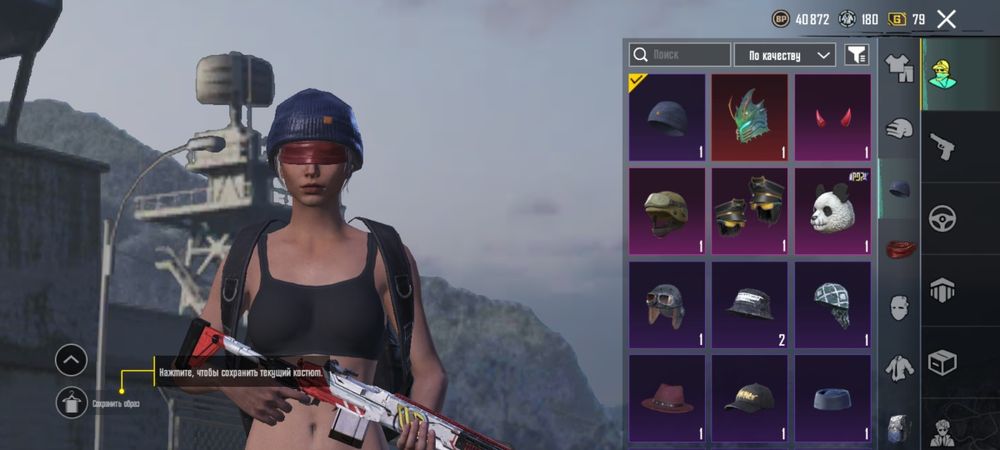Select the black and gold helmets set
Image resolution: width=1000 pixels, height=450 pixels.
pos(750,211)
